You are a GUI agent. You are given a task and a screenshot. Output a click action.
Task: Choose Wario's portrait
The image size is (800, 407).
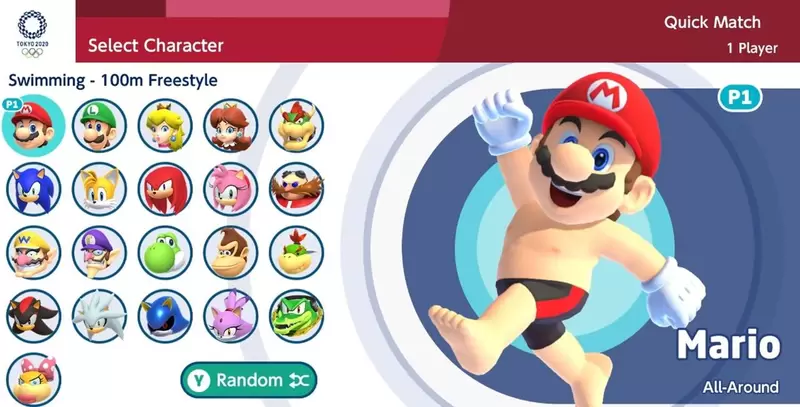33,253
